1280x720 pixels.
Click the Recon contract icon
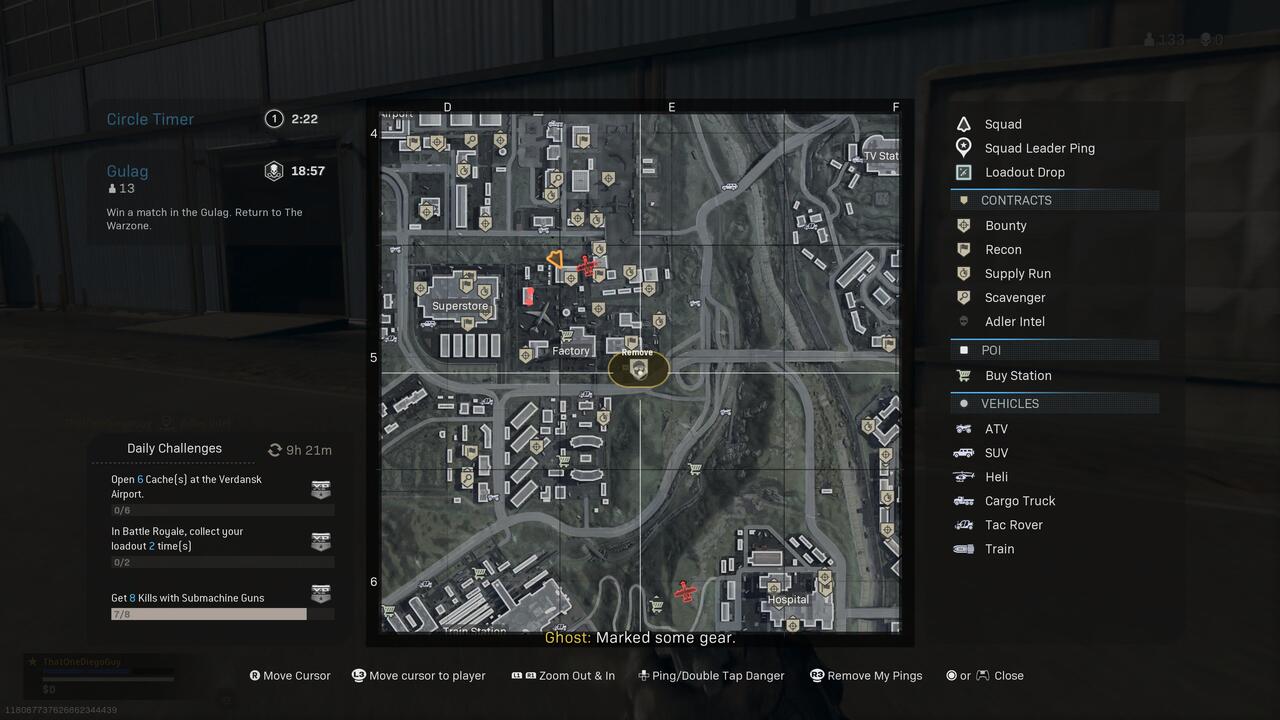click(x=963, y=249)
